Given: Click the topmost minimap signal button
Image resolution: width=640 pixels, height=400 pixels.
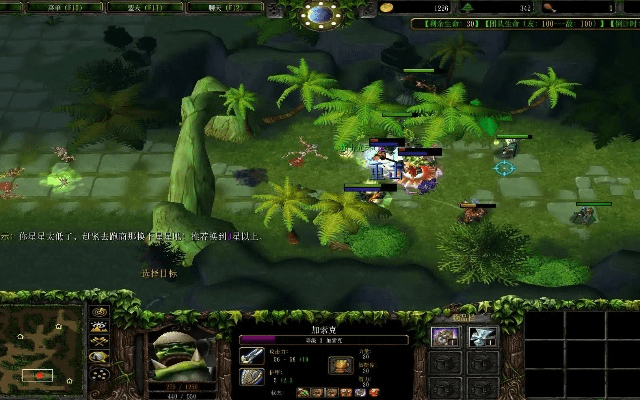Looking at the screenshot, I should [99, 312].
